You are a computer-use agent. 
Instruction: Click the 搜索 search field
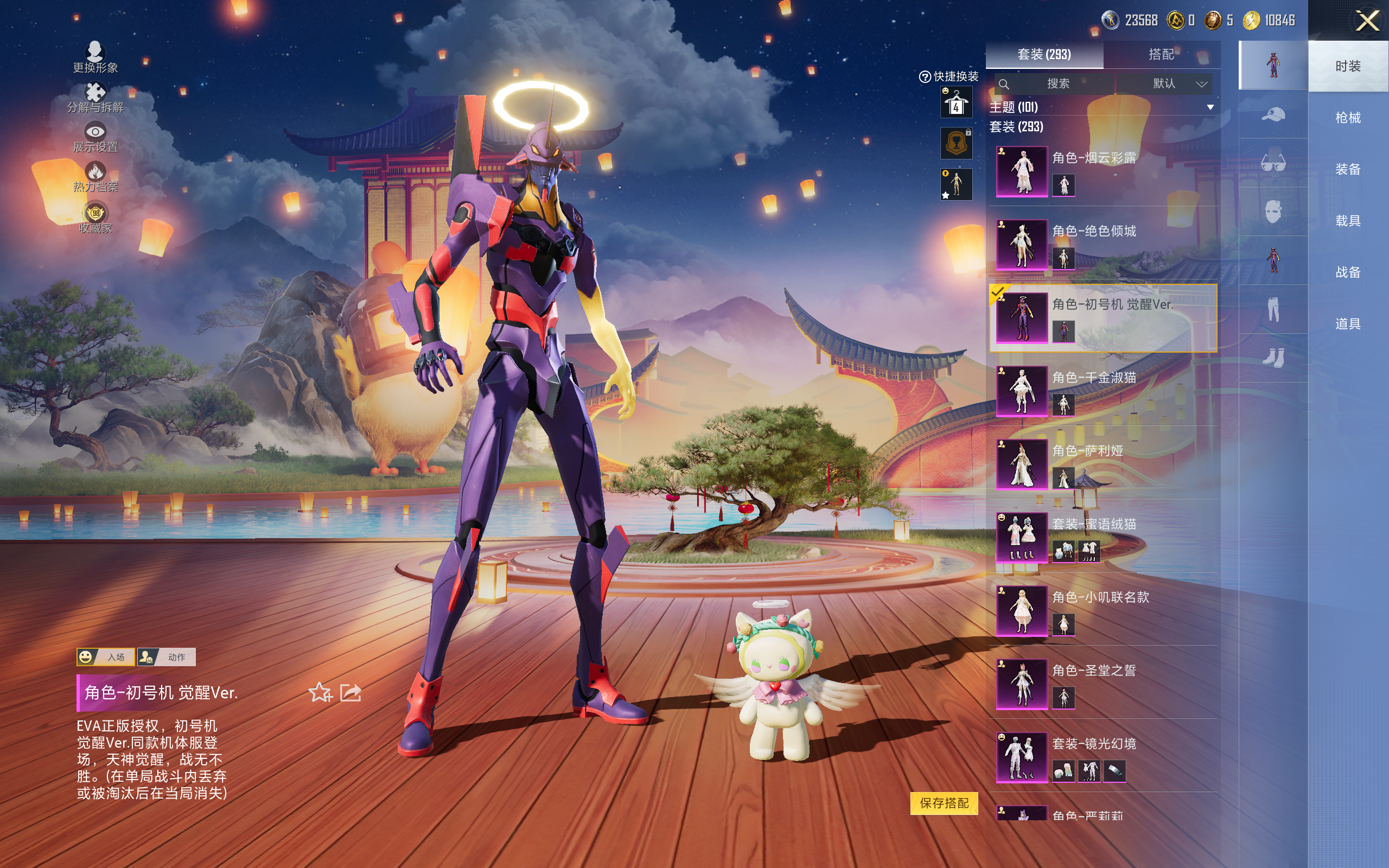point(1057,84)
